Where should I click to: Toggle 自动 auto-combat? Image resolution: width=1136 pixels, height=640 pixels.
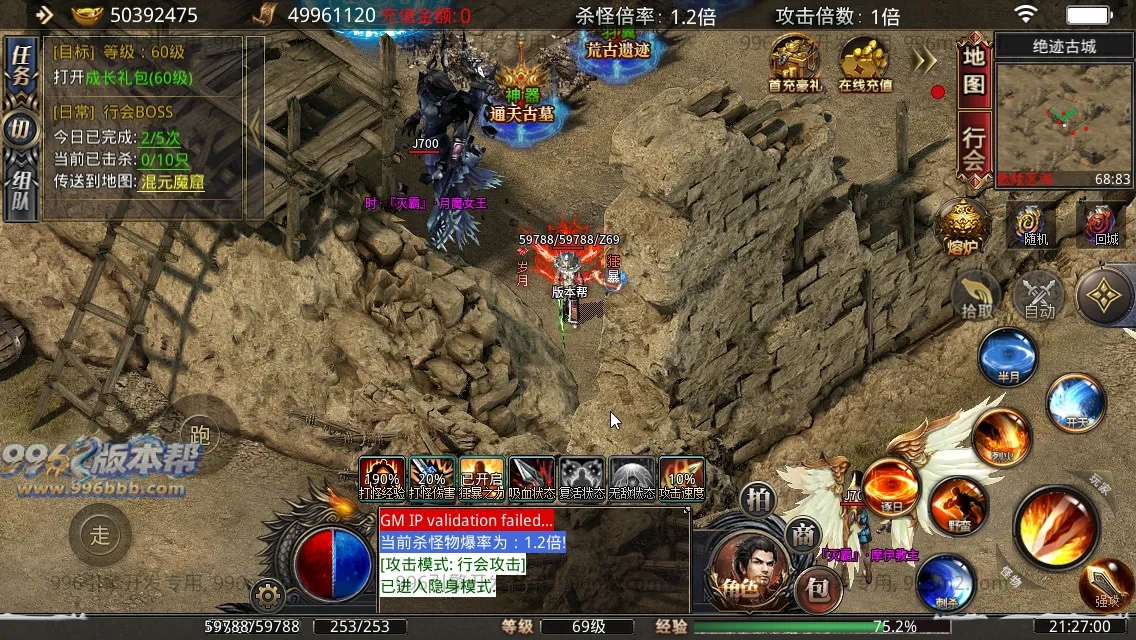click(x=1039, y=297)
